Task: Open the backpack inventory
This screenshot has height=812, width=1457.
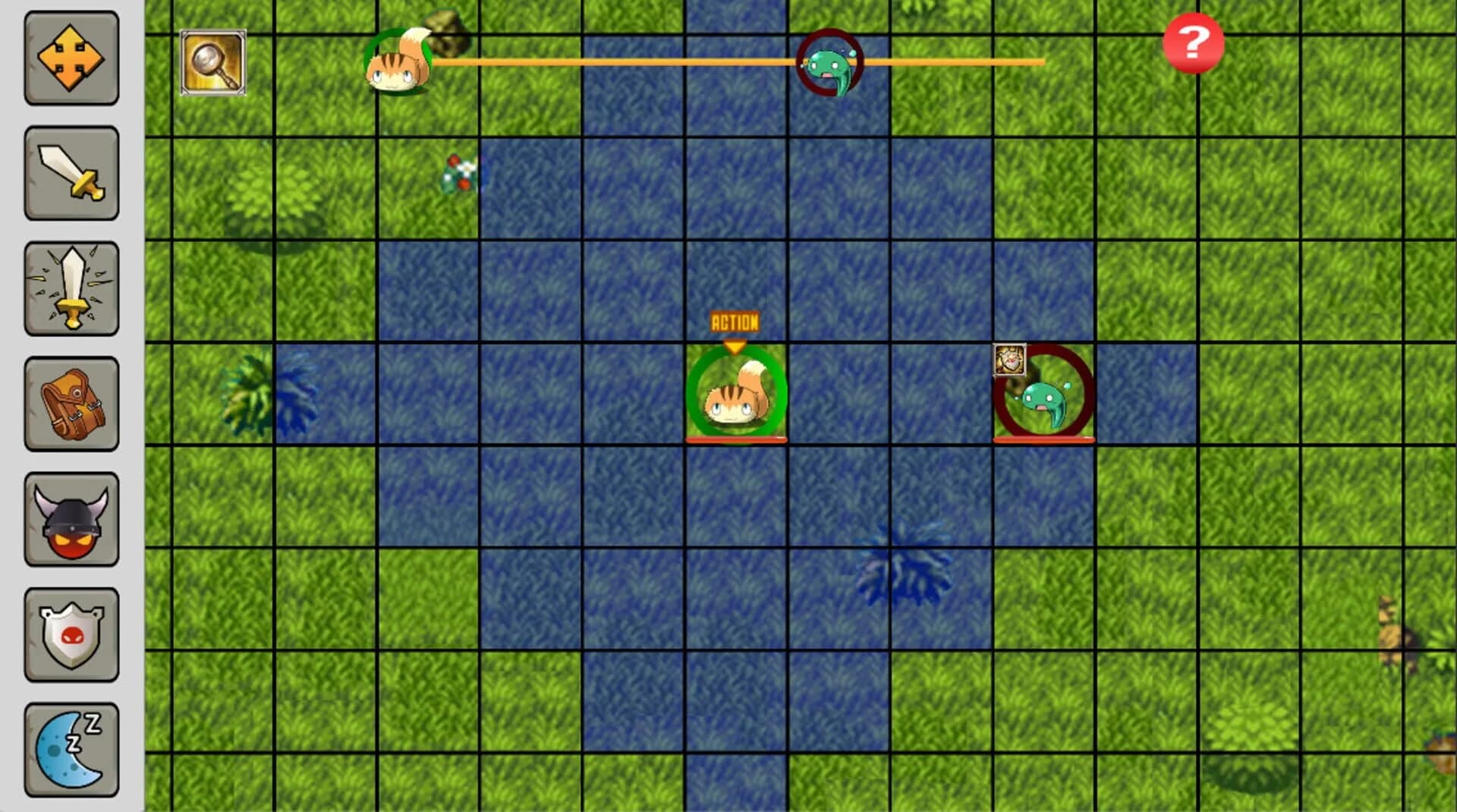Action: [x=71, y=404]
